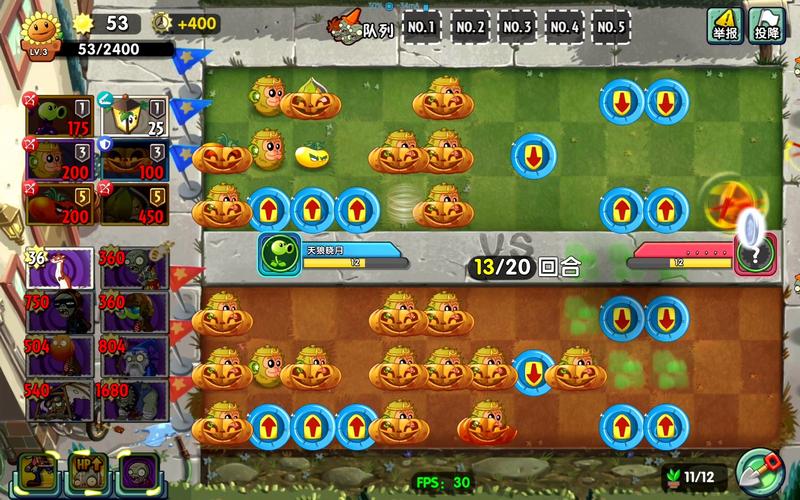
Task: Pick the pumpkin card costing 100
Action: 132,158
